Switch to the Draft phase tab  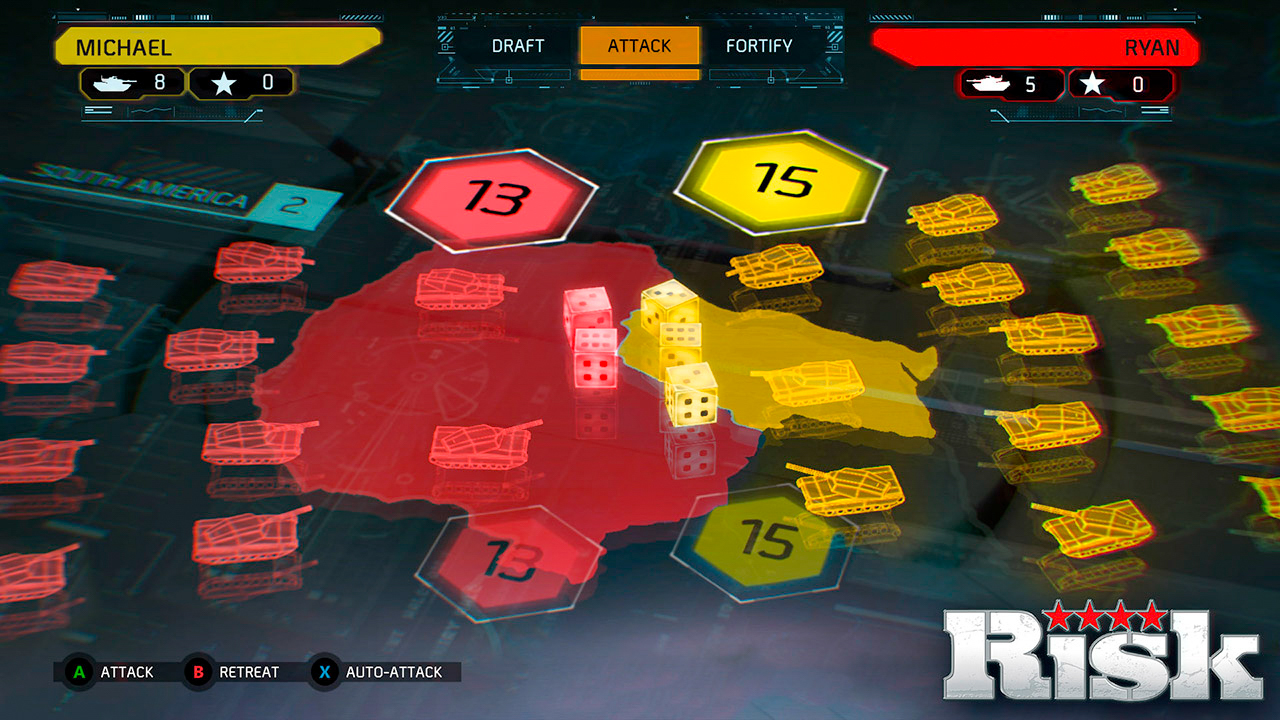pos(518,46)
